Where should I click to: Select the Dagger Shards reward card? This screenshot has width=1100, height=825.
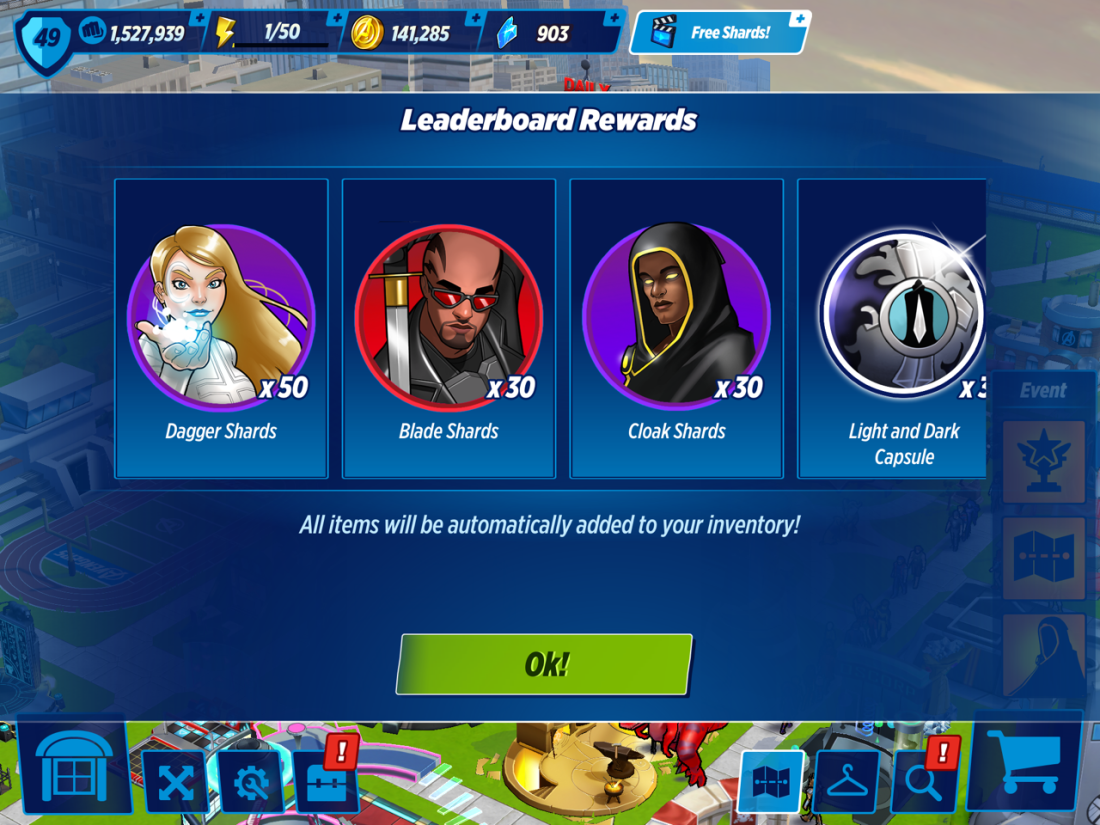tap(221, 328)
